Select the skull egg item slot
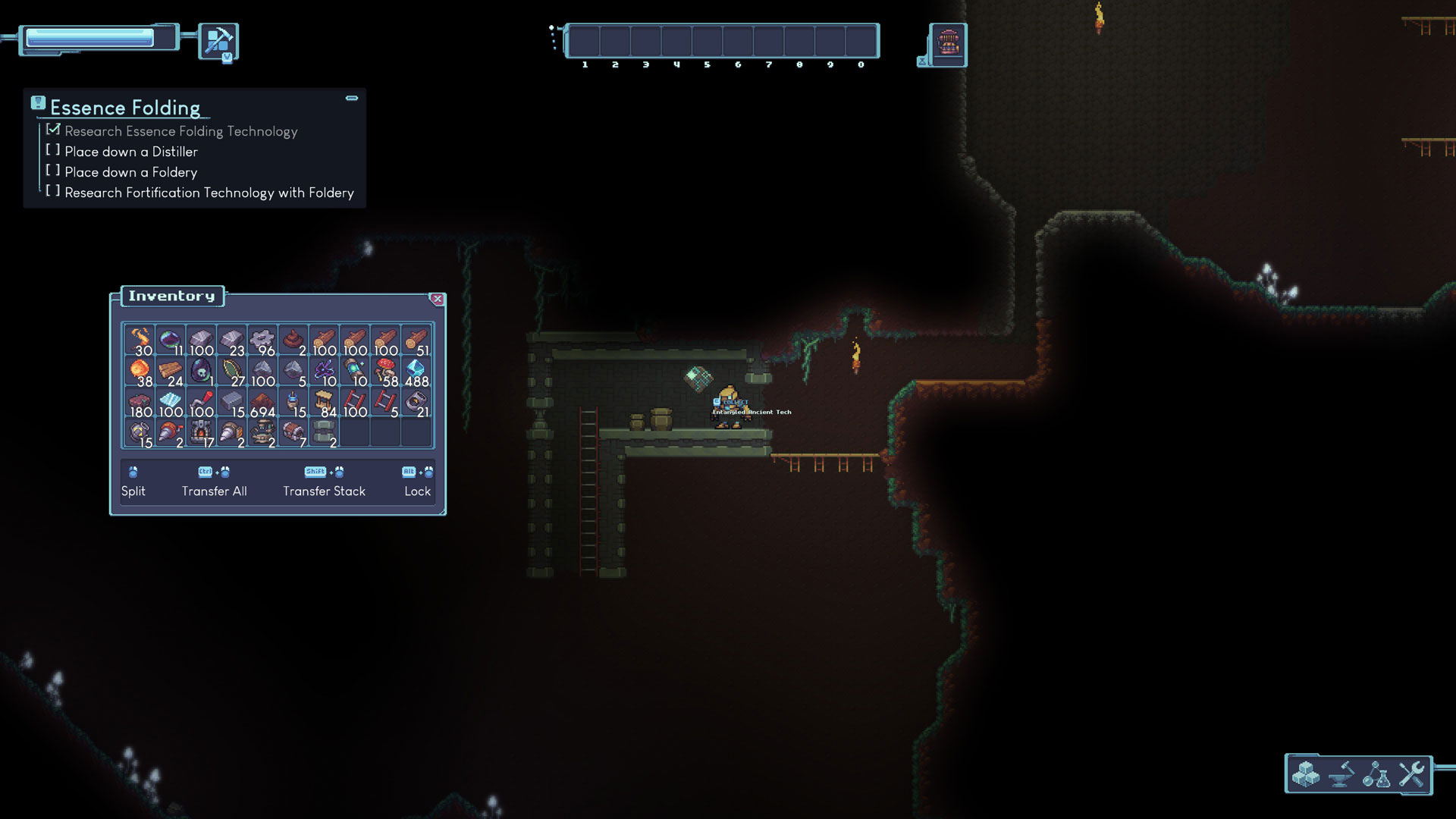 click(201, 372)
